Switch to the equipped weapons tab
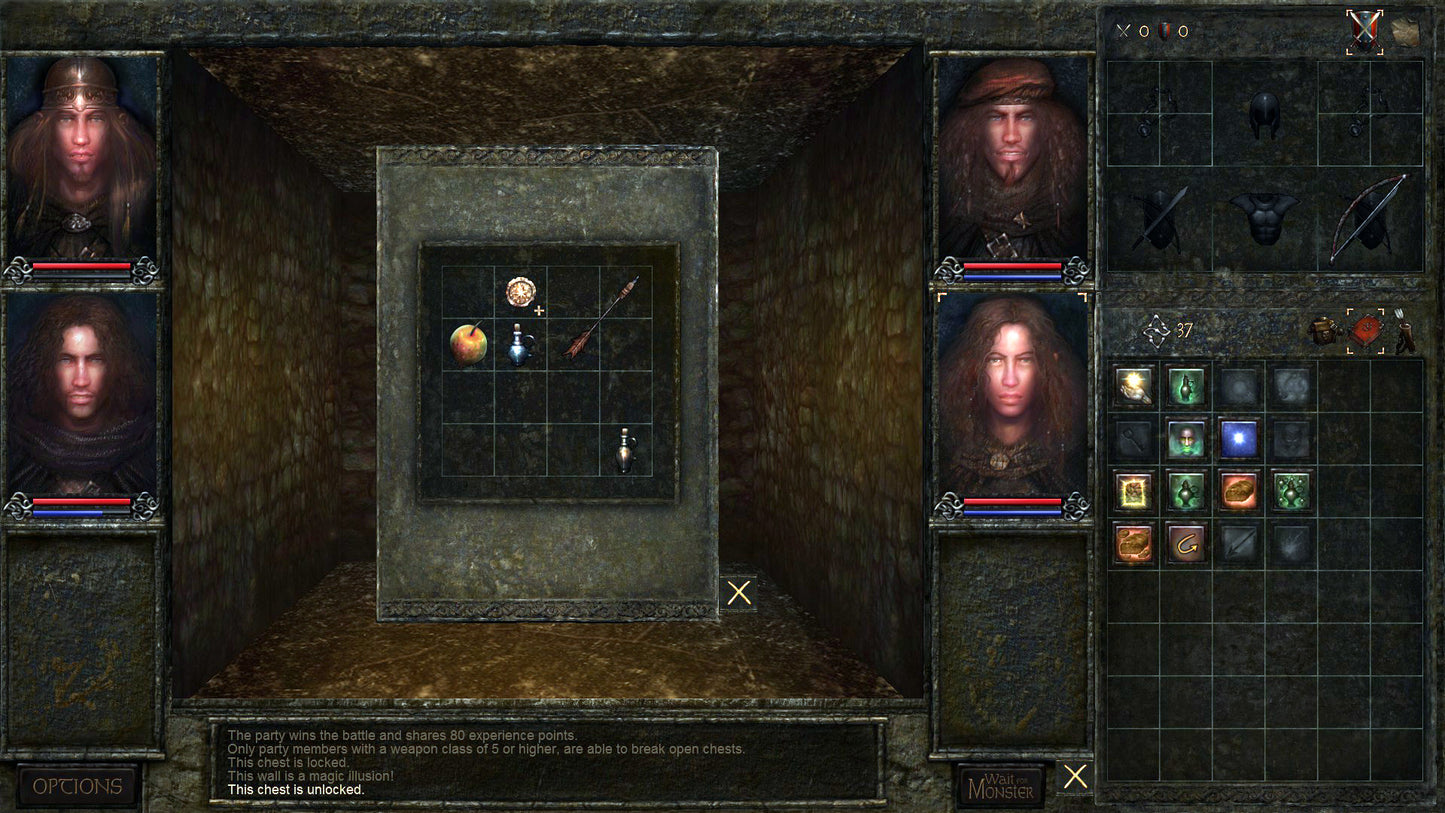The height and width of the screenshot is (813, 1445). point(1364,33)
